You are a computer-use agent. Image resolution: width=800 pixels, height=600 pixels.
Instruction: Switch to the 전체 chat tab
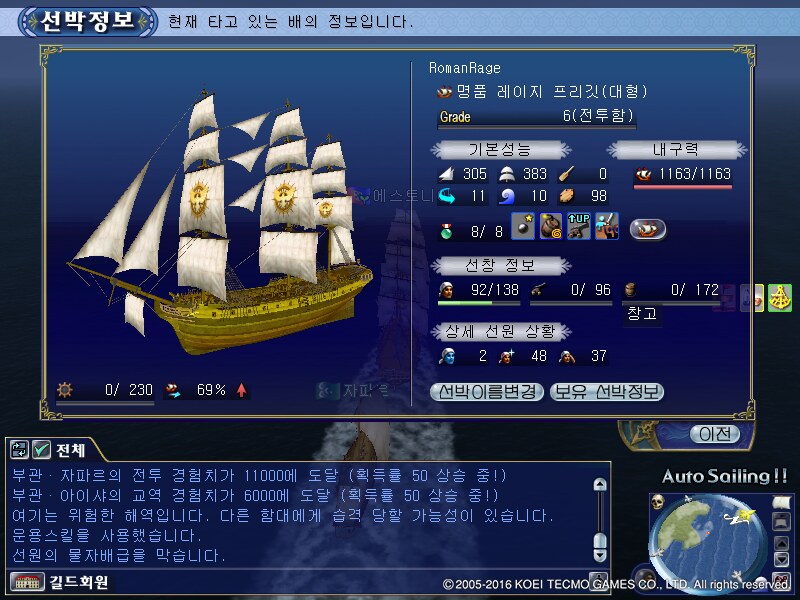(x=72, y=450)
